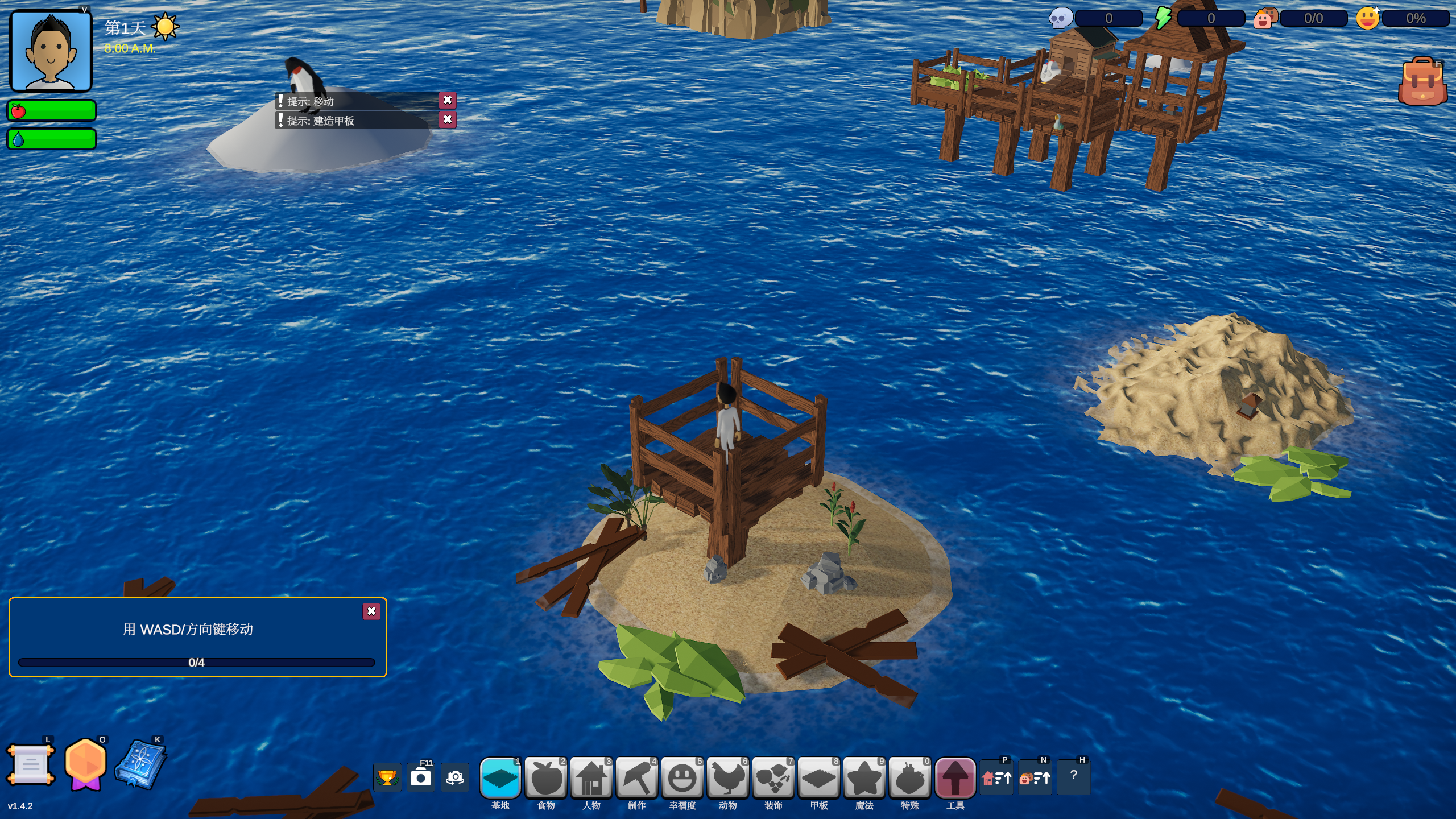Open the 动物 chicken category
This screenshot has height=819, width=1456.
tap(727, 777)
